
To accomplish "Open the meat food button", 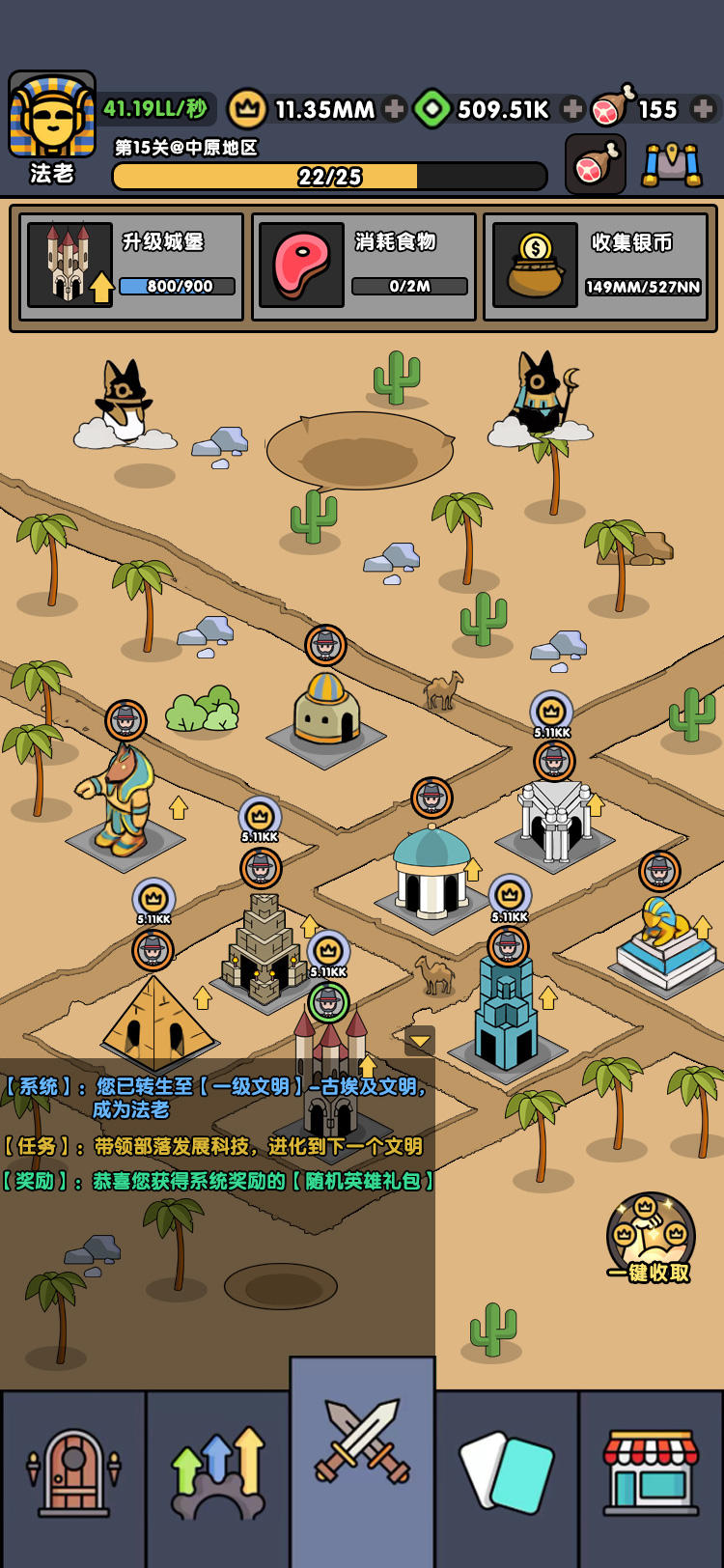I will 596,165.
